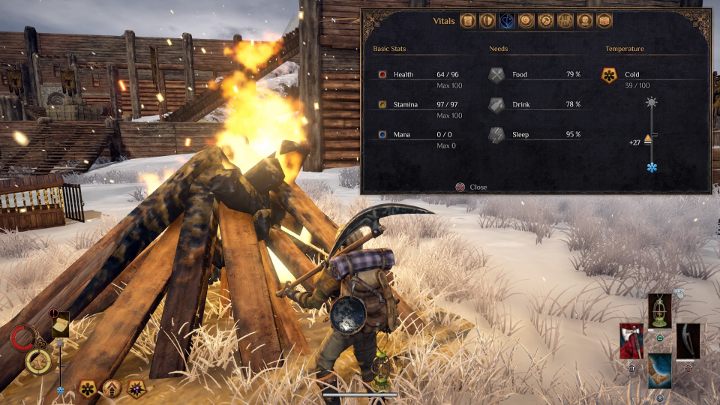Open the first tab in the Vitals menu
Viewport: 720px width, 405px height.
coord(467,20)
